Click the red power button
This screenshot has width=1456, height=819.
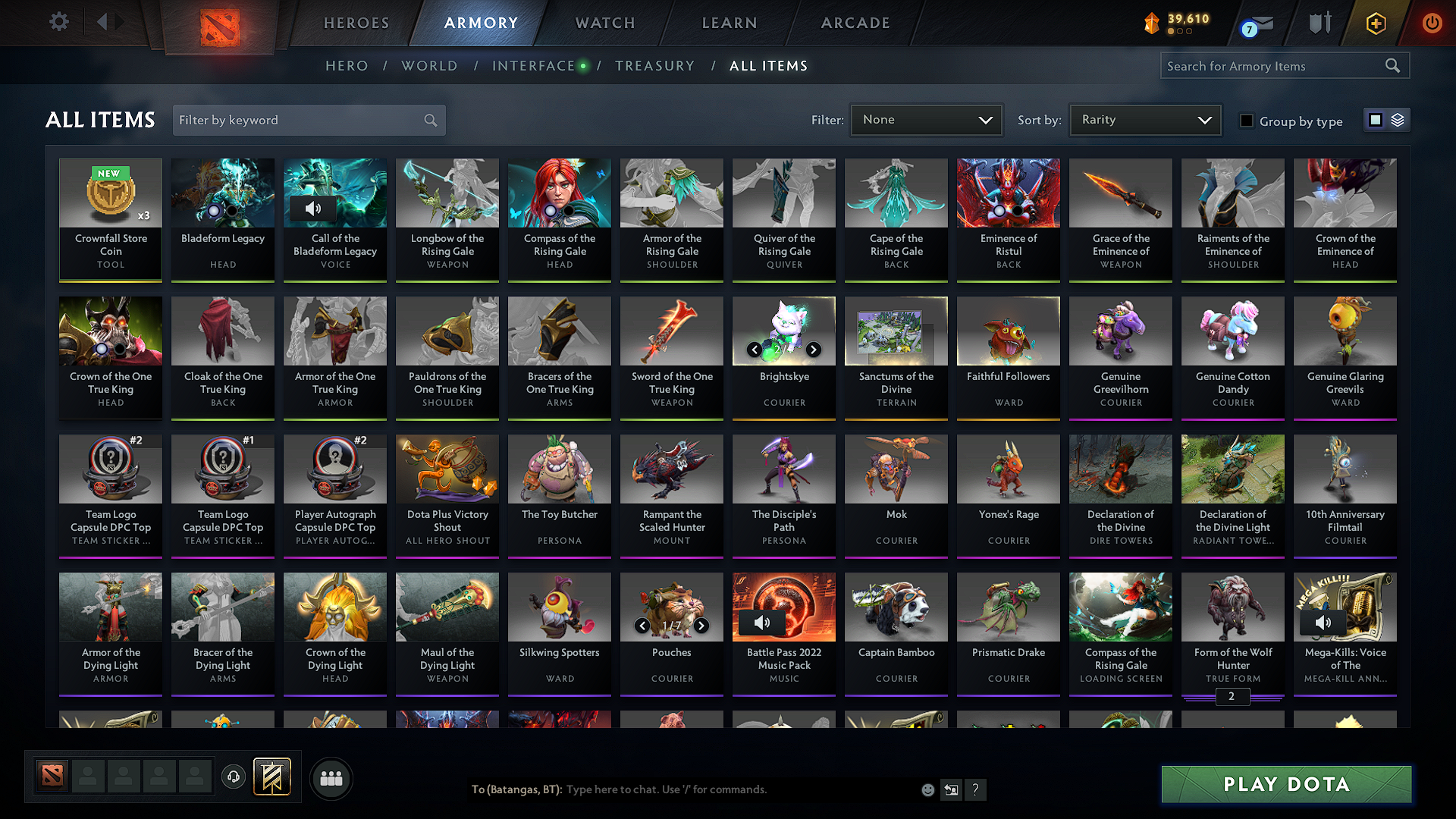pyautogui.click(x=1432, y=23)
